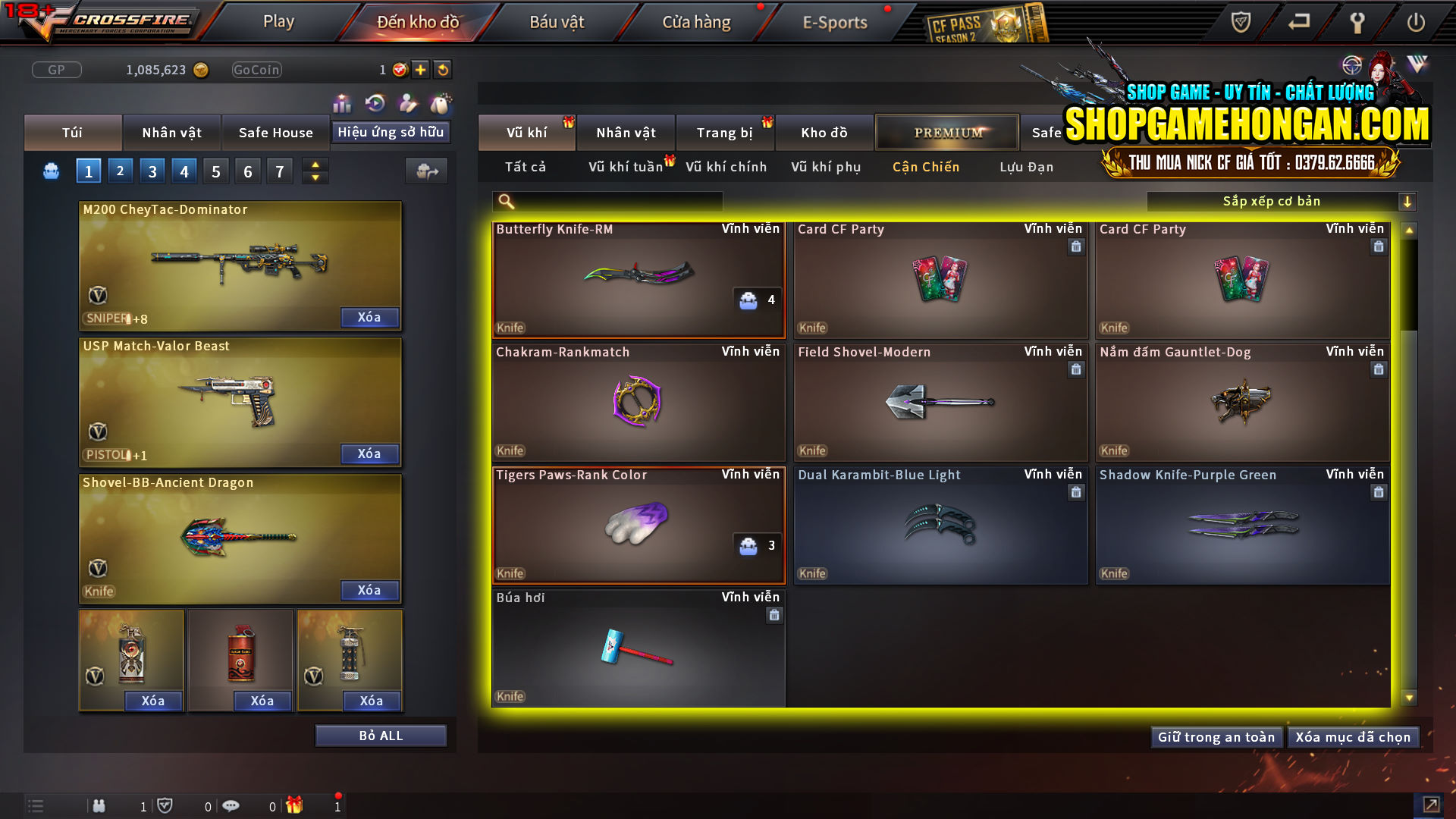
Task: Open the statistics bar-chart icon above inventory
Action: tap(342, 103)
